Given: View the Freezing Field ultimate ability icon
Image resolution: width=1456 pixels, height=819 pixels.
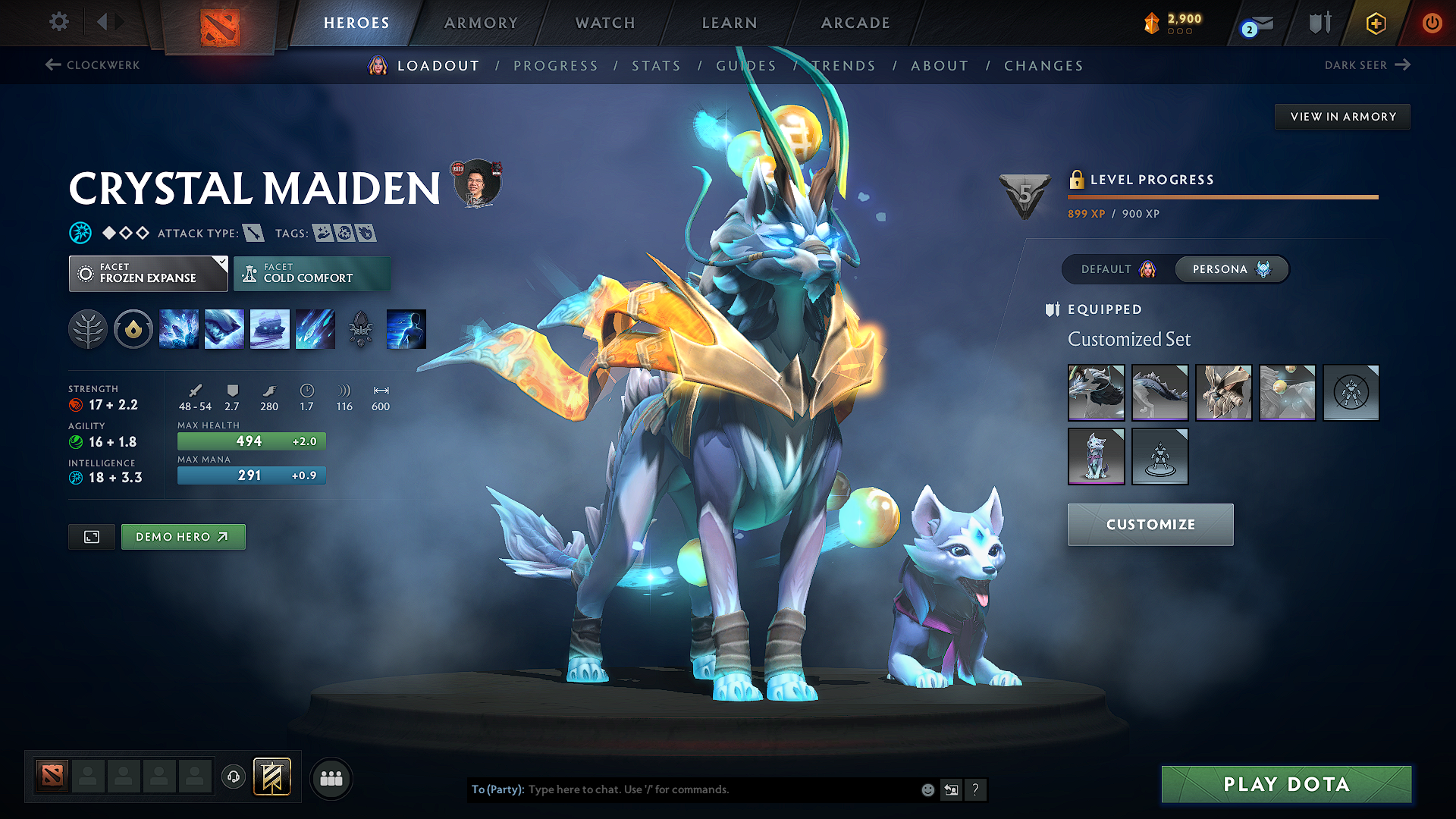Looking at the screenshot, I should 315,329.
